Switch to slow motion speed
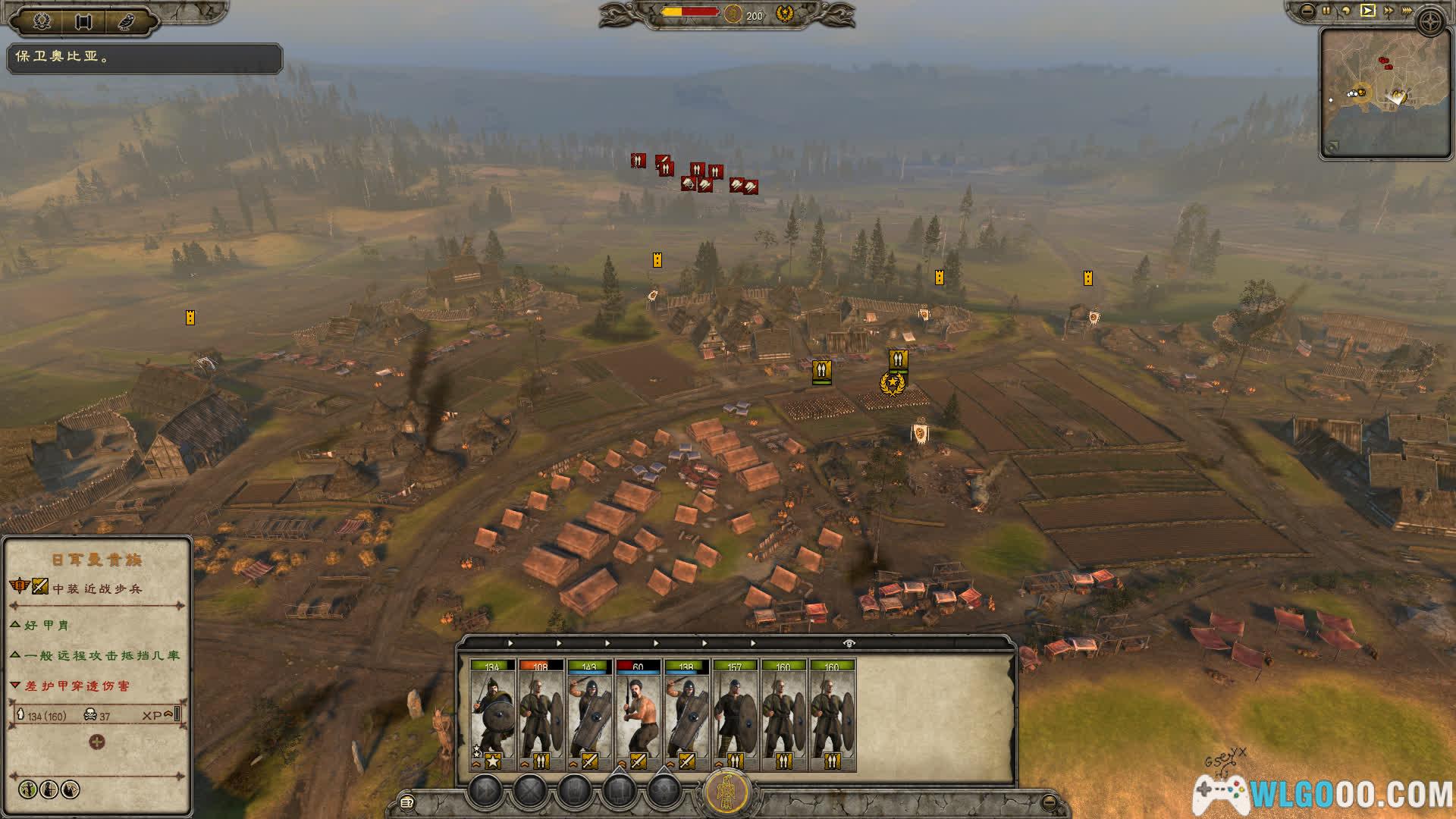 click(x=1346, y=11)
